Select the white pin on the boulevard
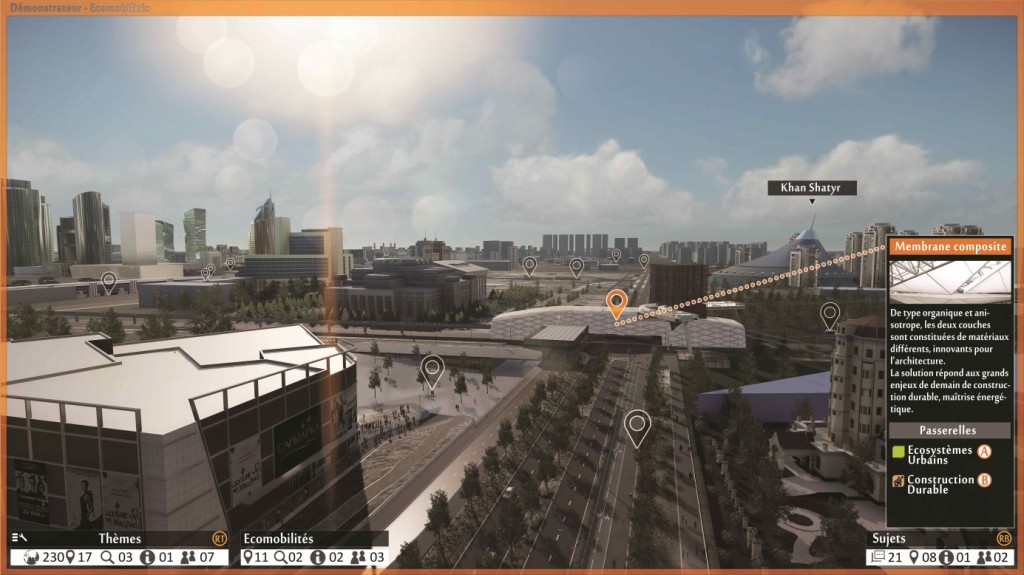1024x575 pixels. coord(637,425)
